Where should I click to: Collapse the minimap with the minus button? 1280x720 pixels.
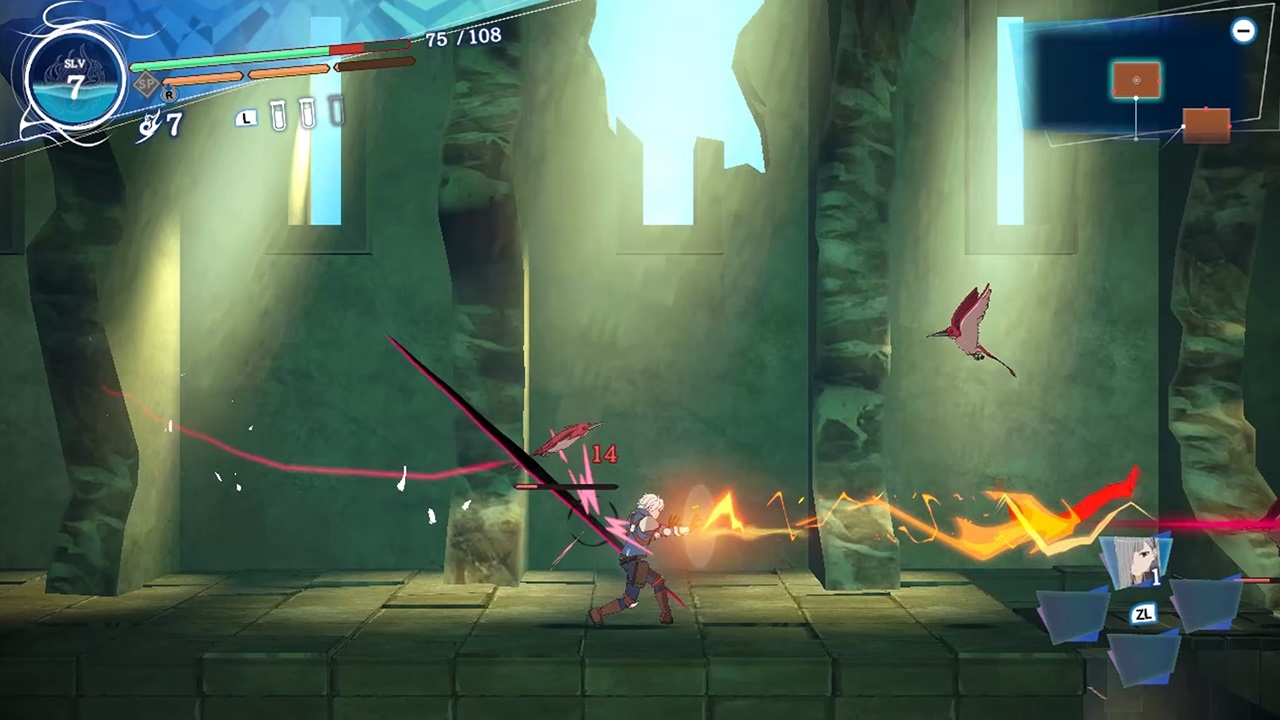point(1244,31)
